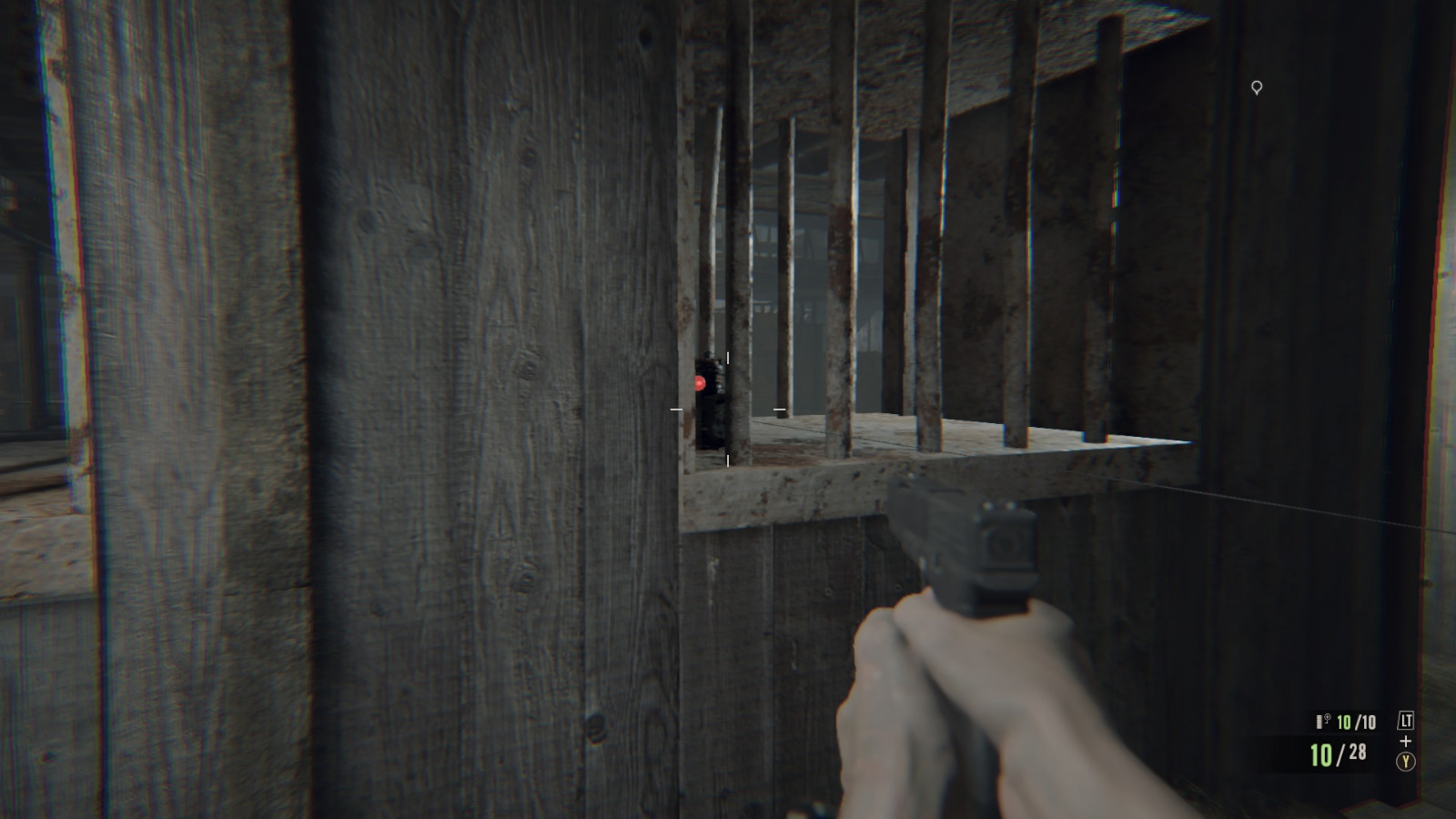Click the lower crosshair tick mark
Viewport: 1456px width, 819px height.
pyautogui.click(x=728, y=460)
